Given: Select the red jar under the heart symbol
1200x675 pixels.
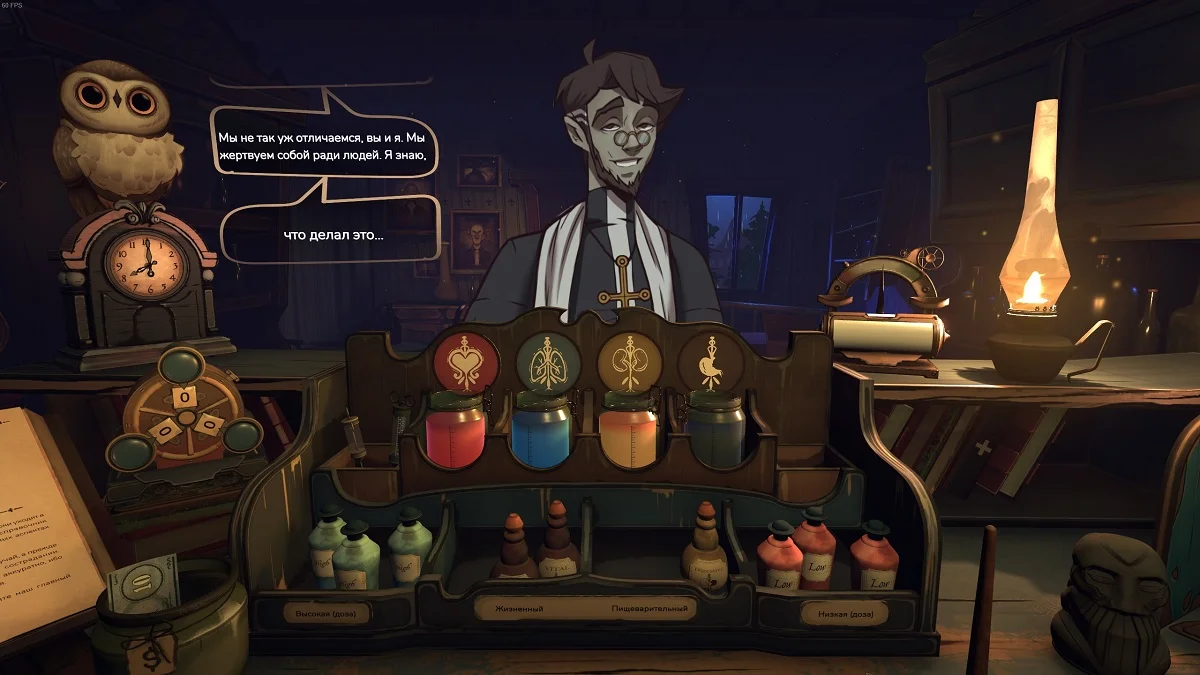Looking at the screenshot, I should tap(456, 431).
